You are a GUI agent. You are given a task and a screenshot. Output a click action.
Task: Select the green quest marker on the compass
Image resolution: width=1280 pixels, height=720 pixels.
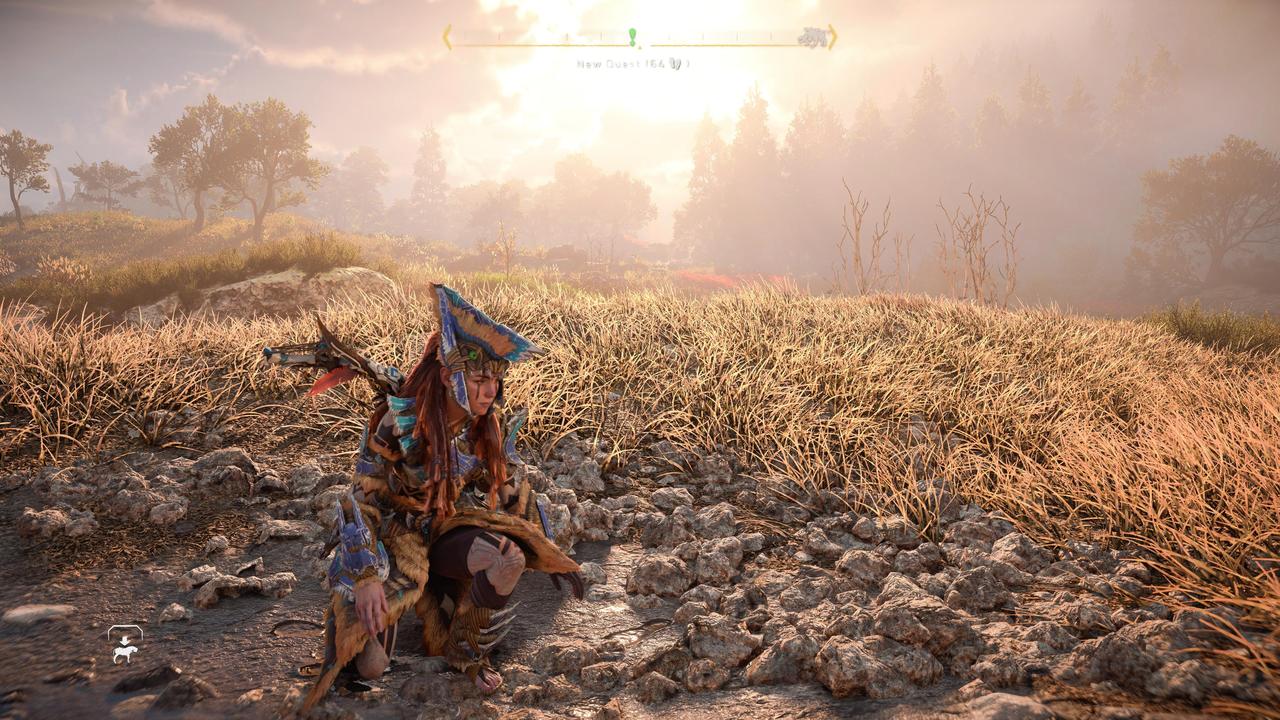(632, 37)
